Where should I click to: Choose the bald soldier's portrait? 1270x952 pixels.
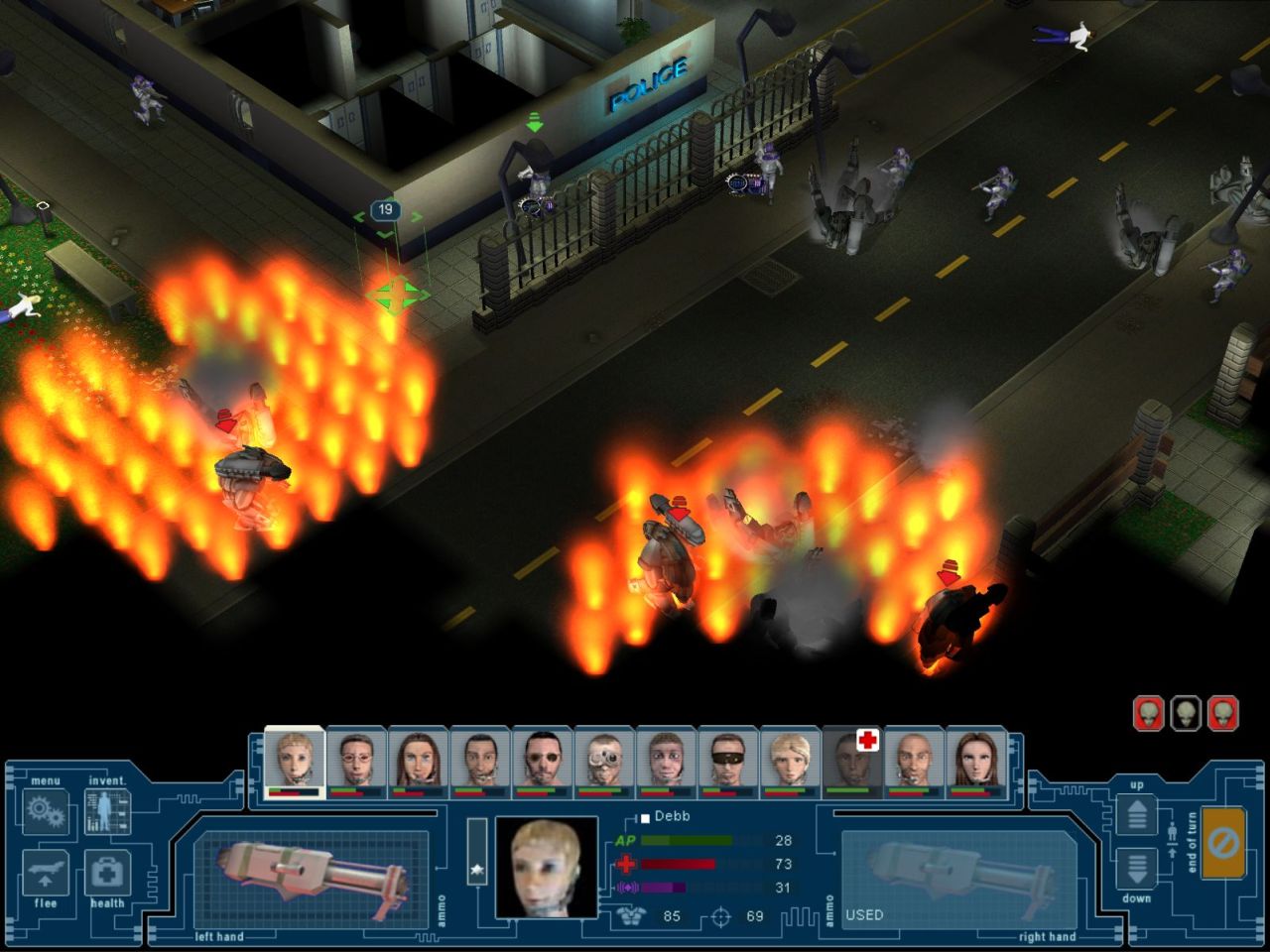coord(914,762)
